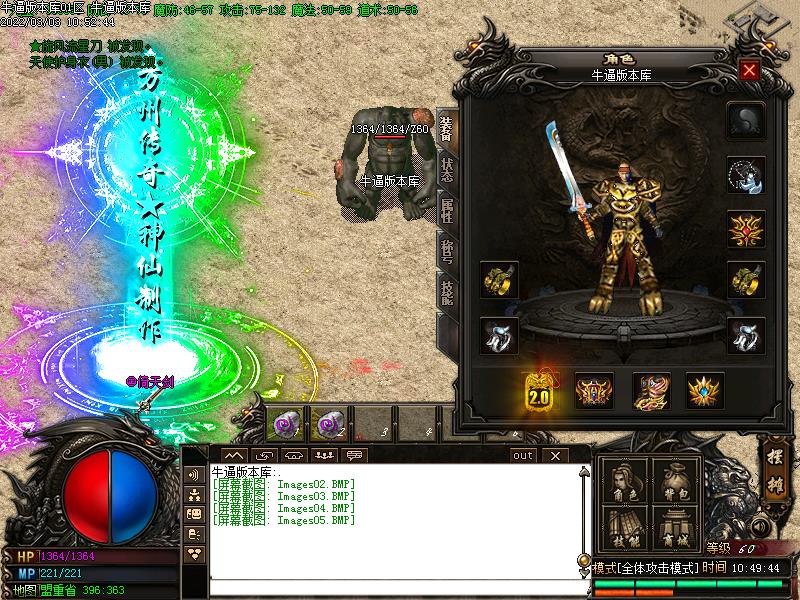Click the blue-gem emblem equipment slot
Screen dimensions: 800x600
(705, 391)
